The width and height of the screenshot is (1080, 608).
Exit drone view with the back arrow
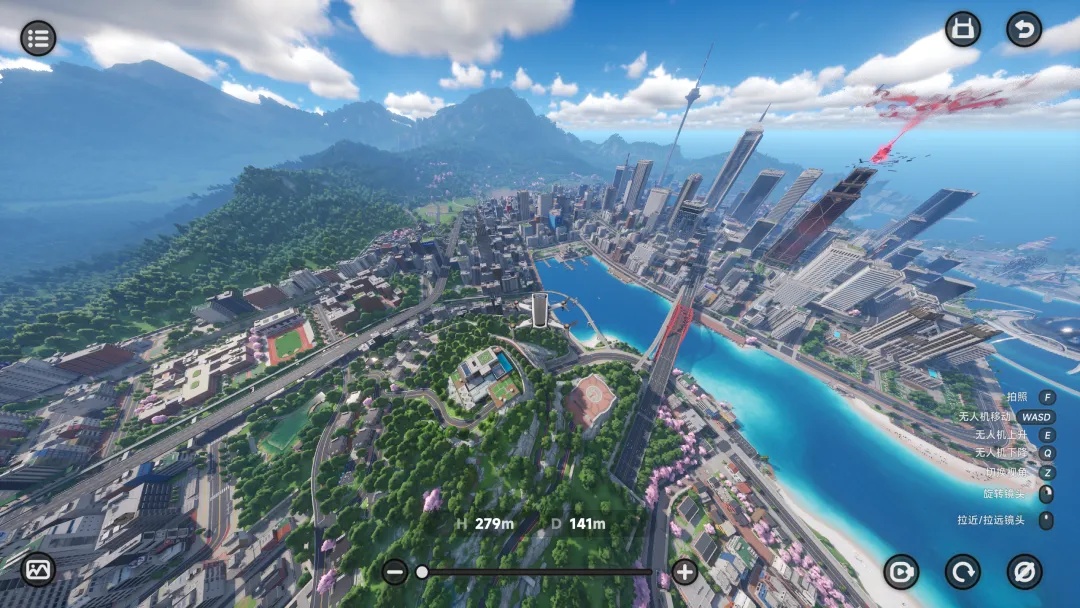1023,29
